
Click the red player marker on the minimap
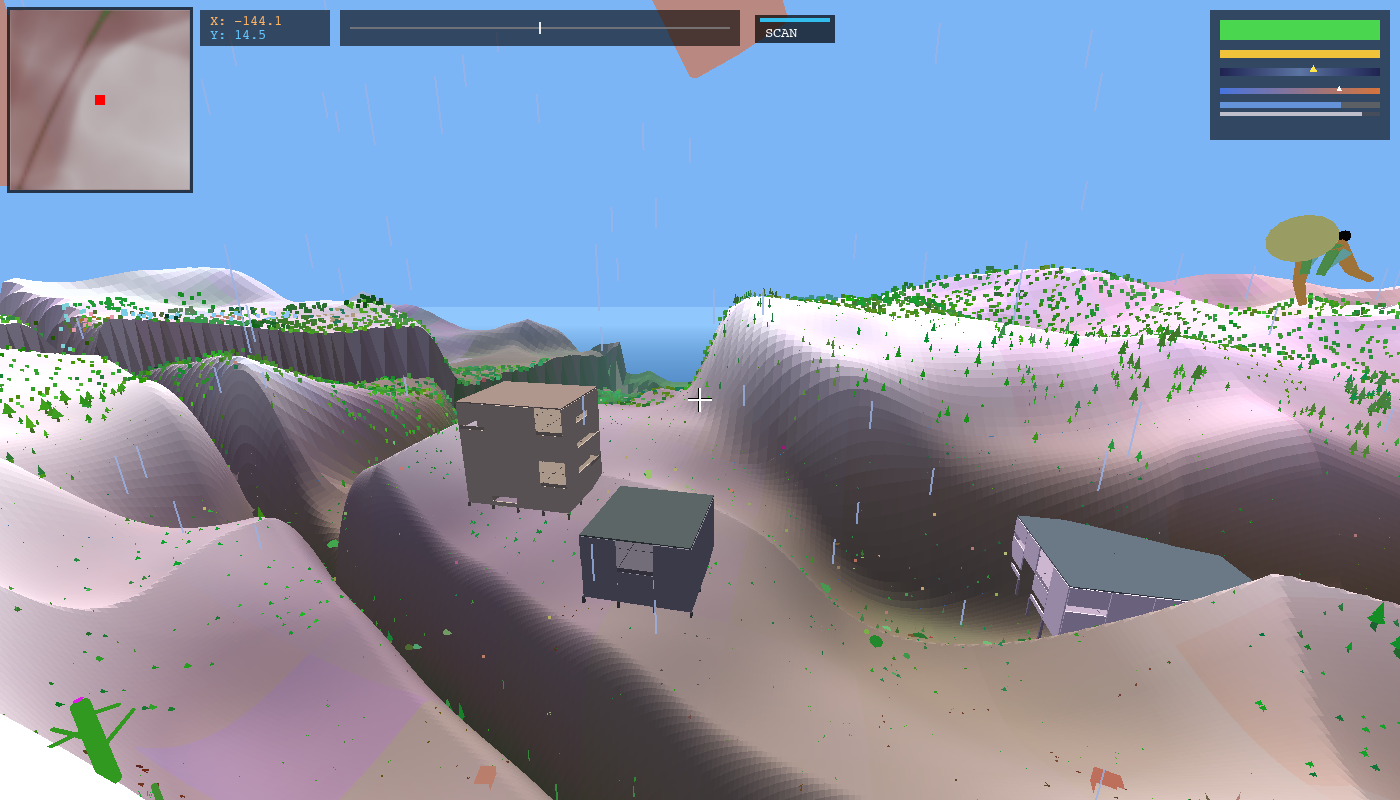(99, 99)
